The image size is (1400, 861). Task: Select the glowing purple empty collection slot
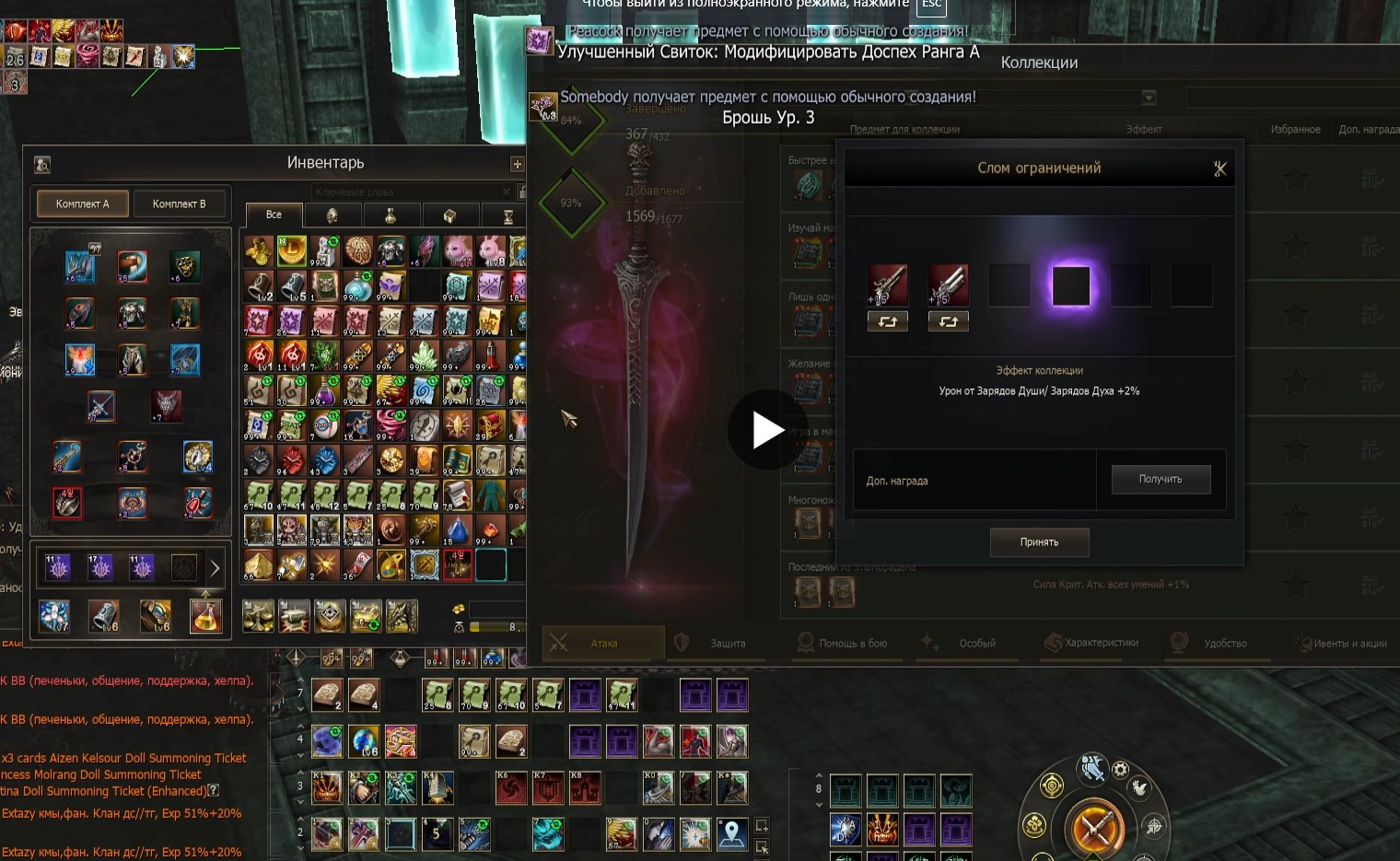coord(1070,285)
